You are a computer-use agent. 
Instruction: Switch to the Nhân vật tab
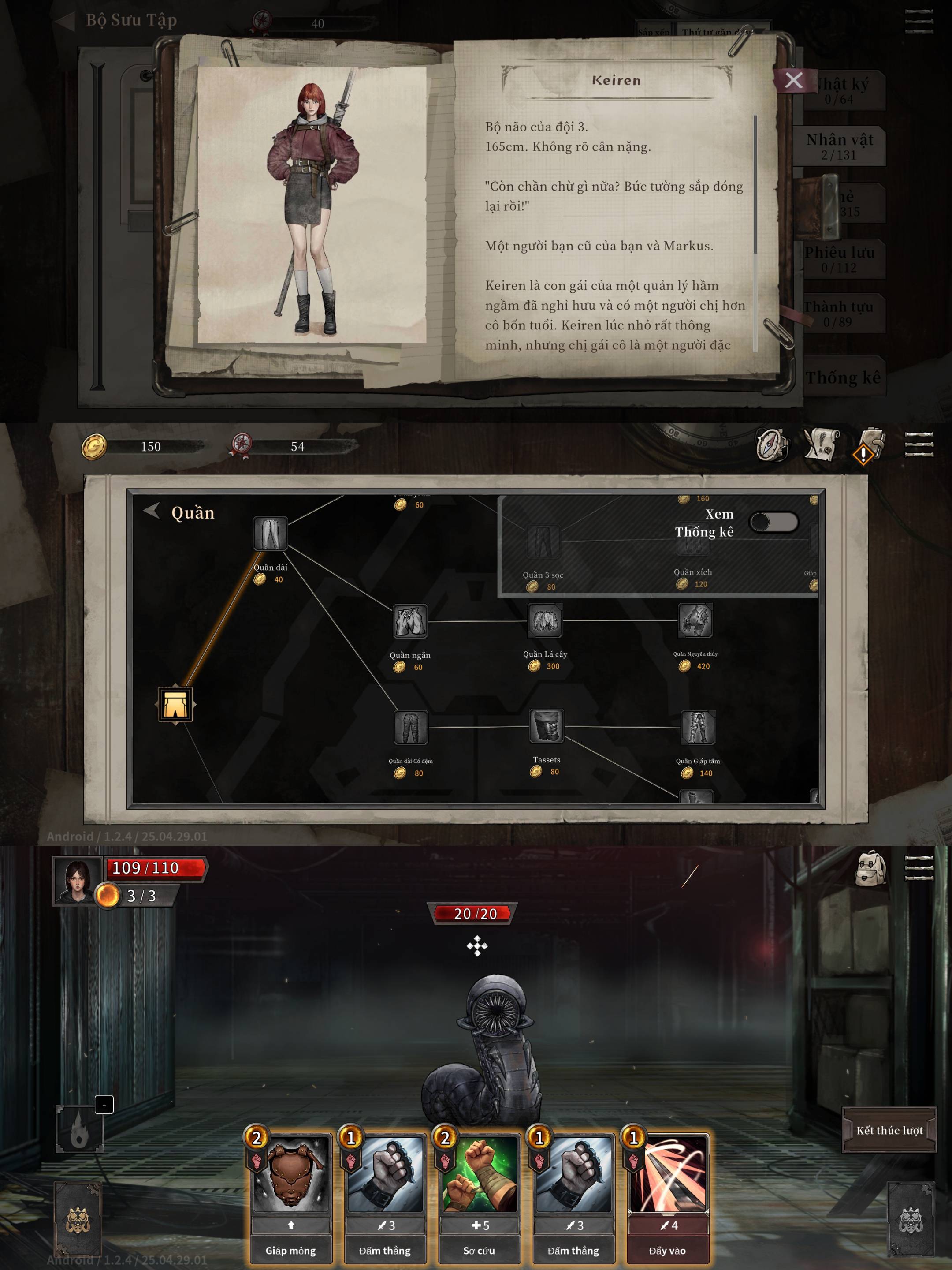(x=839, y=146)
